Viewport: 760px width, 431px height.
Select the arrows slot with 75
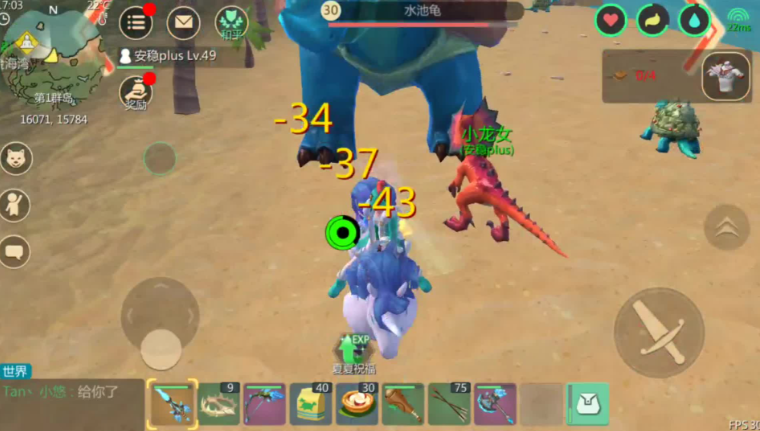(x=449, y=404)
